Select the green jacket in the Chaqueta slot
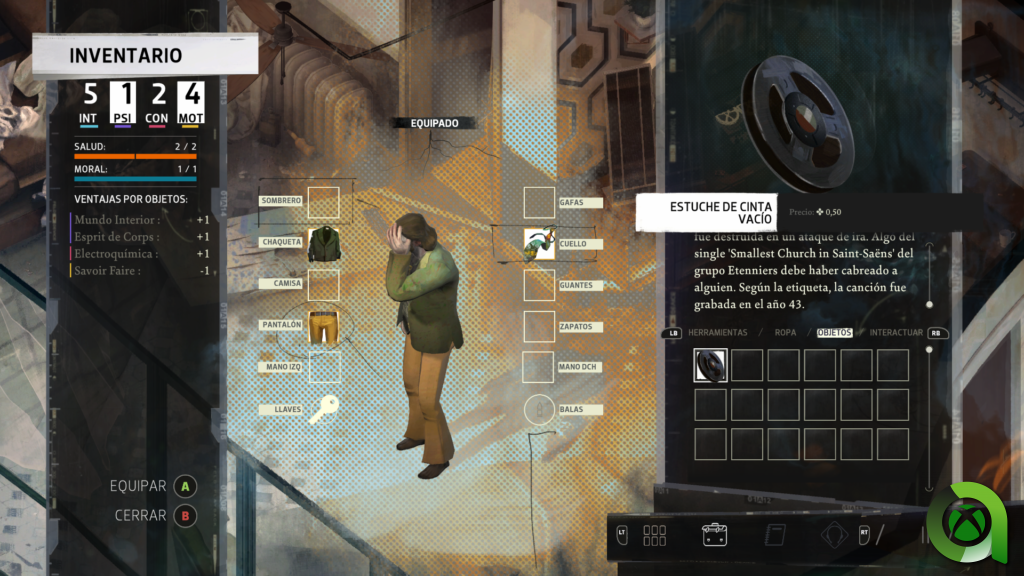 pyautogui.click(x=323, y=243)
